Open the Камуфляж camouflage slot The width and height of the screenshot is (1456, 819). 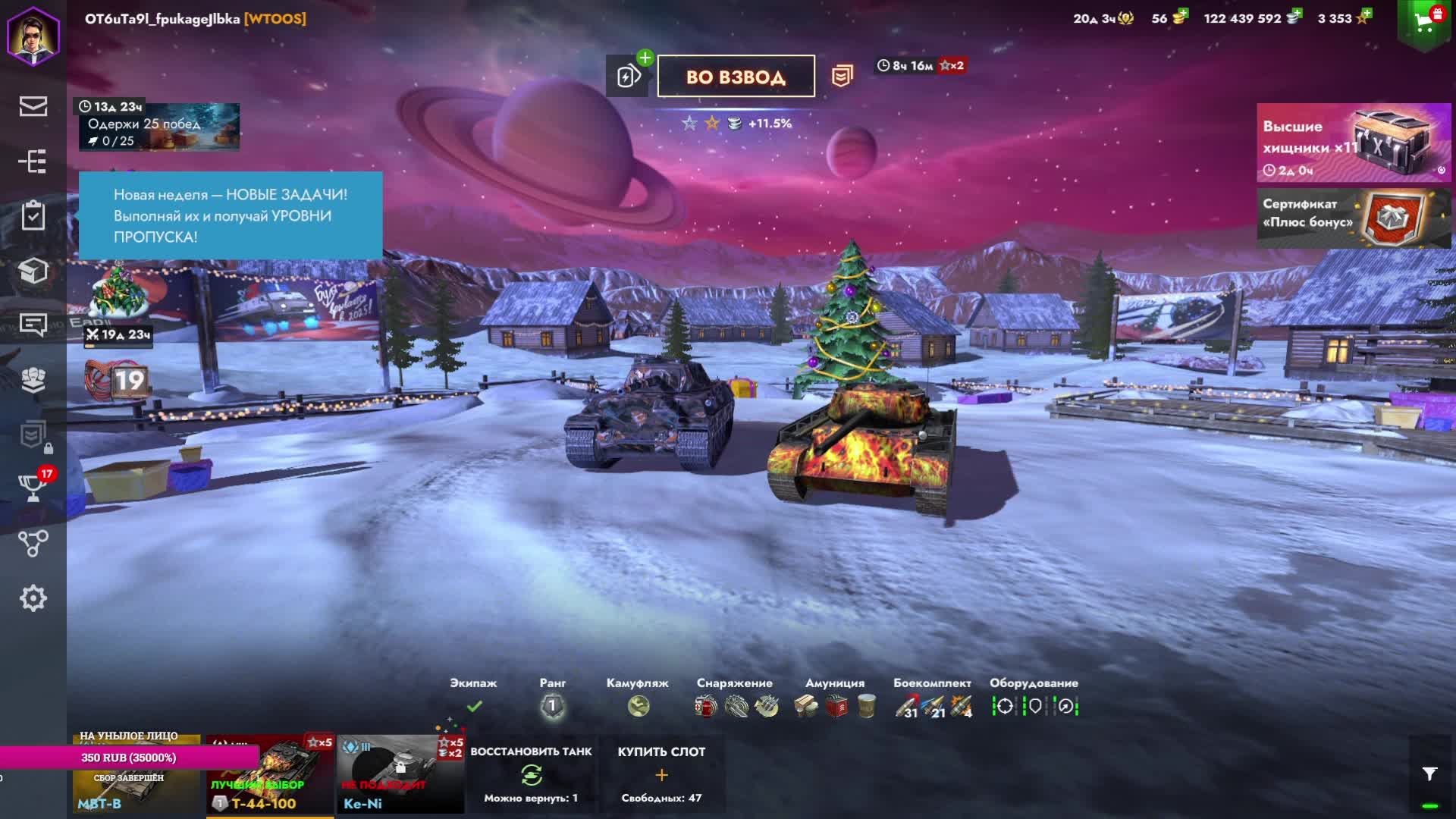[638, 706]
